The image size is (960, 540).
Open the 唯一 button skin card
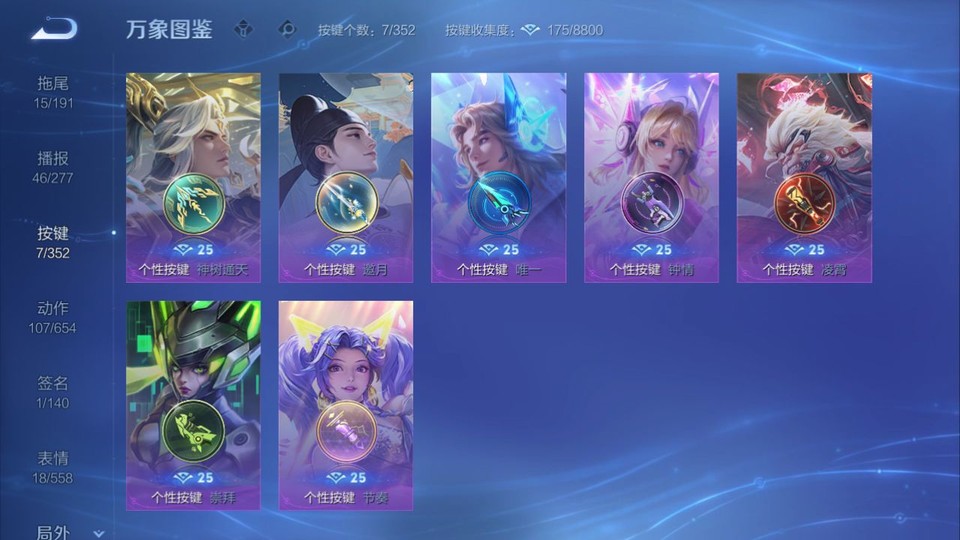499,177
